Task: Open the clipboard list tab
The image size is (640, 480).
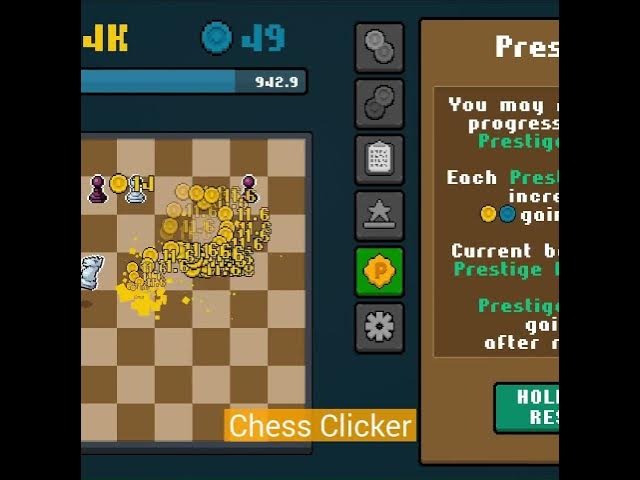Action: tap(380, 159)
